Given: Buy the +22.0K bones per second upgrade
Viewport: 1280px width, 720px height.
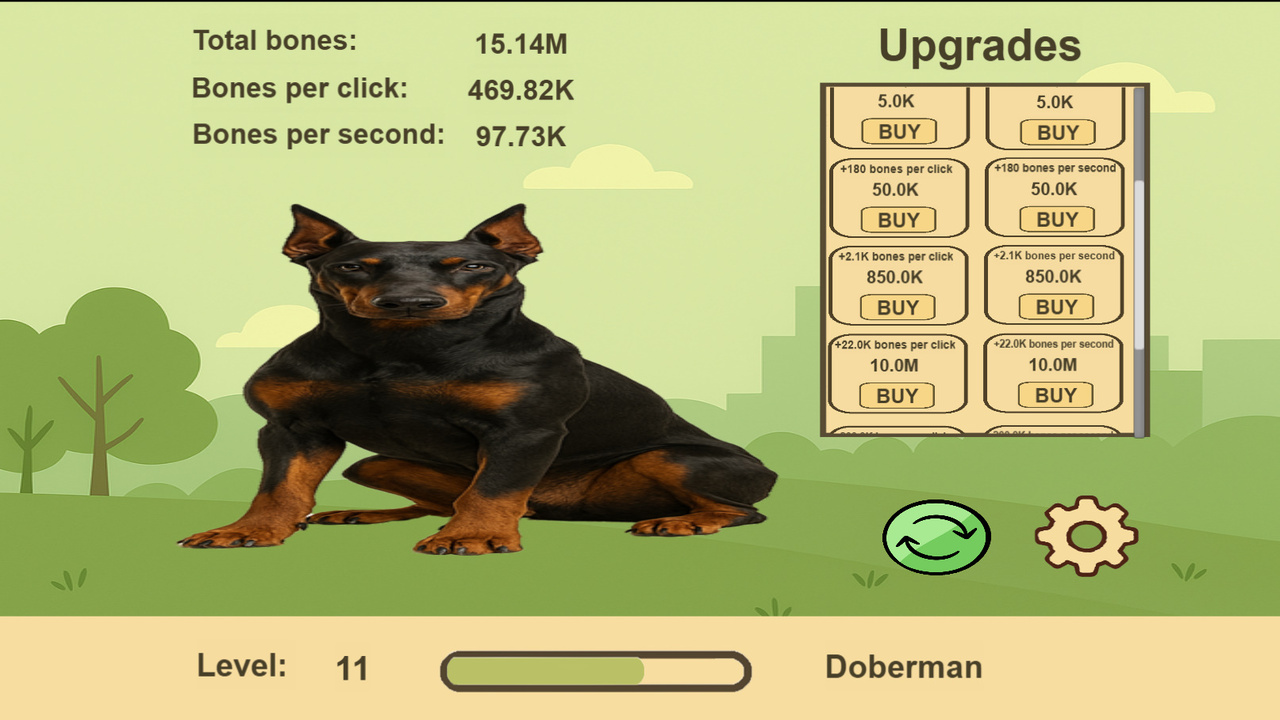Looking at the screenshot, I should tap(1055, 395).
